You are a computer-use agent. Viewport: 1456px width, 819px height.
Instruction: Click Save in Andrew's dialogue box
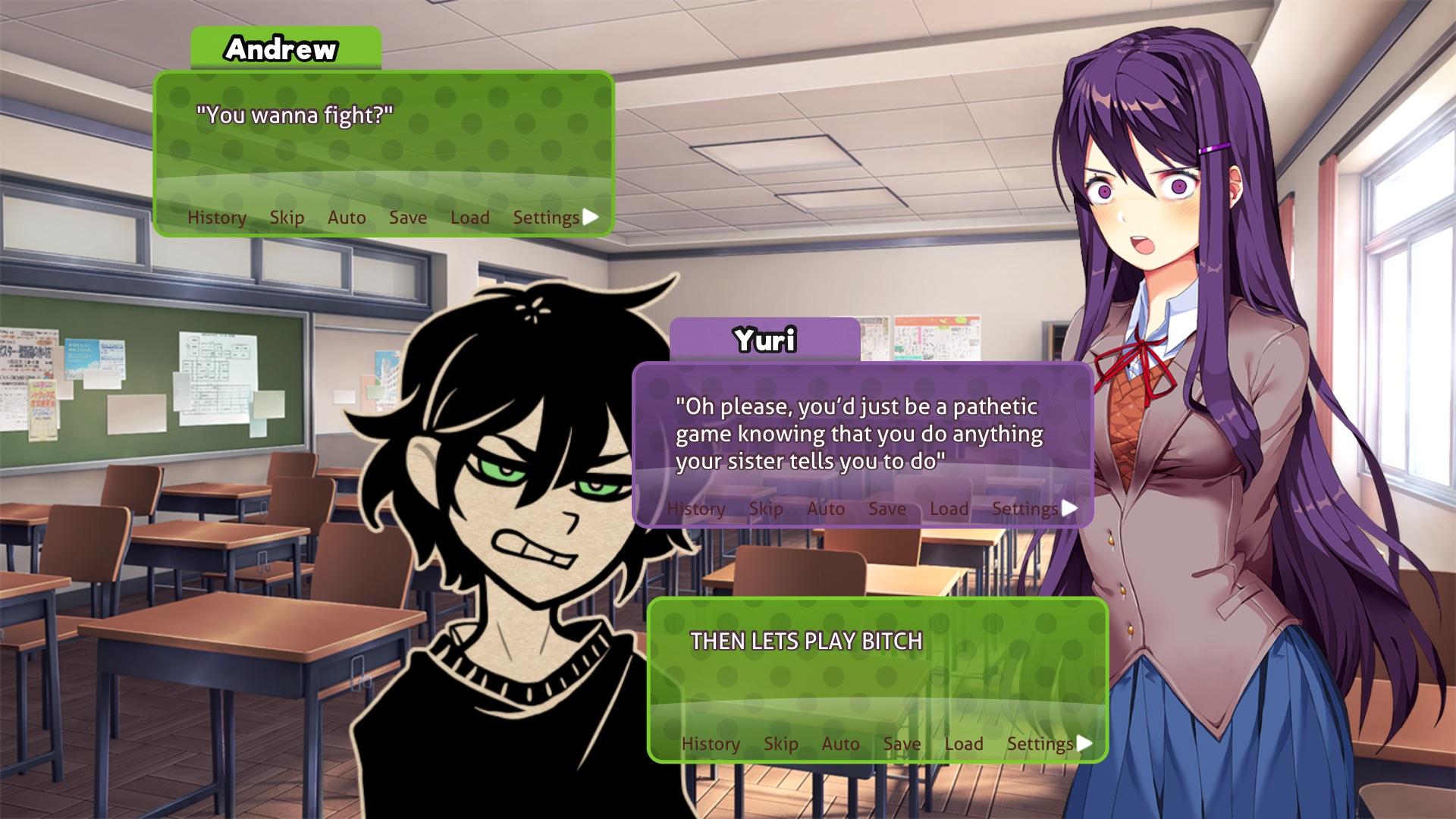(x=408, y=218)
